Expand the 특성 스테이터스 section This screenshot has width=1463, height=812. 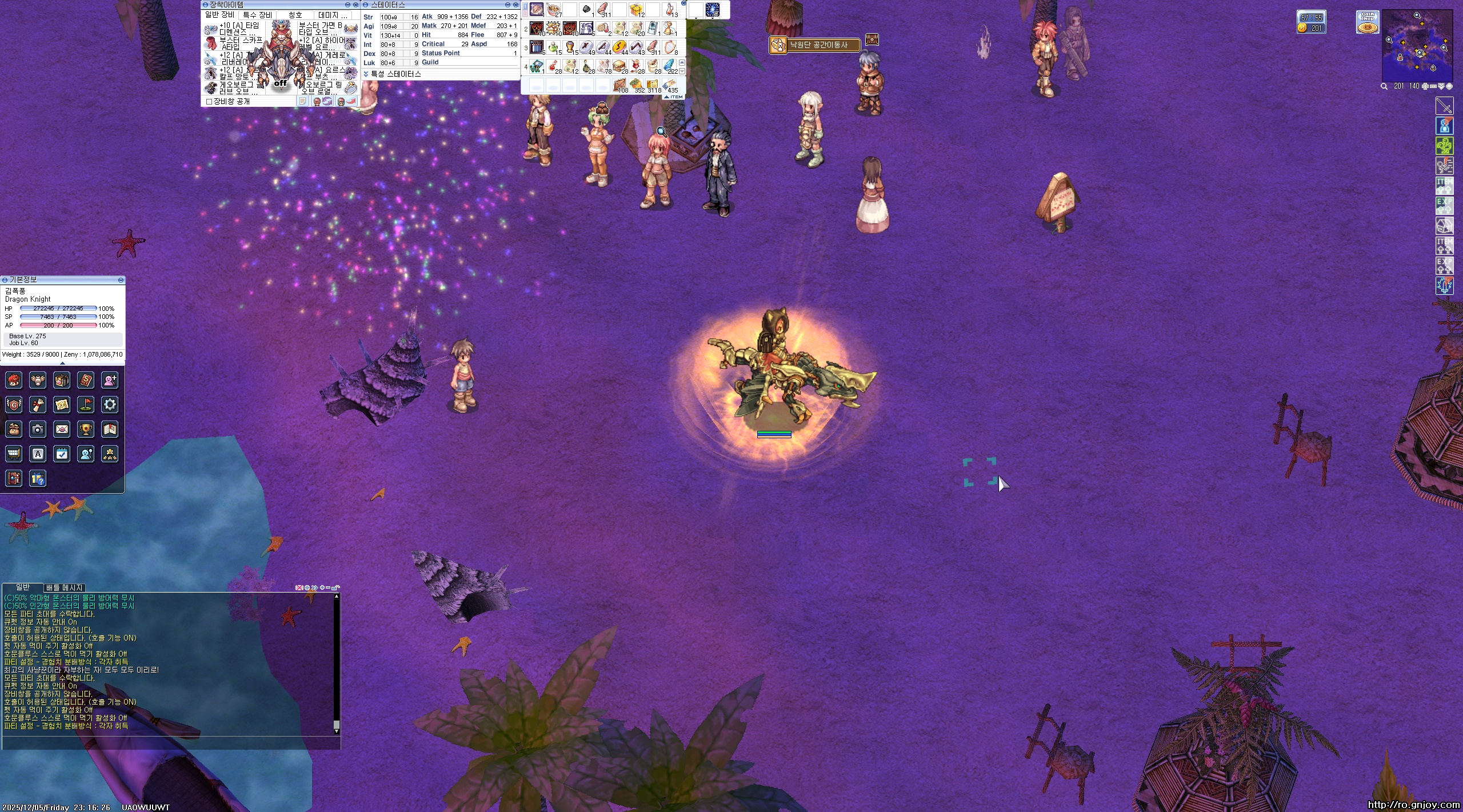(x=366, y=74)
